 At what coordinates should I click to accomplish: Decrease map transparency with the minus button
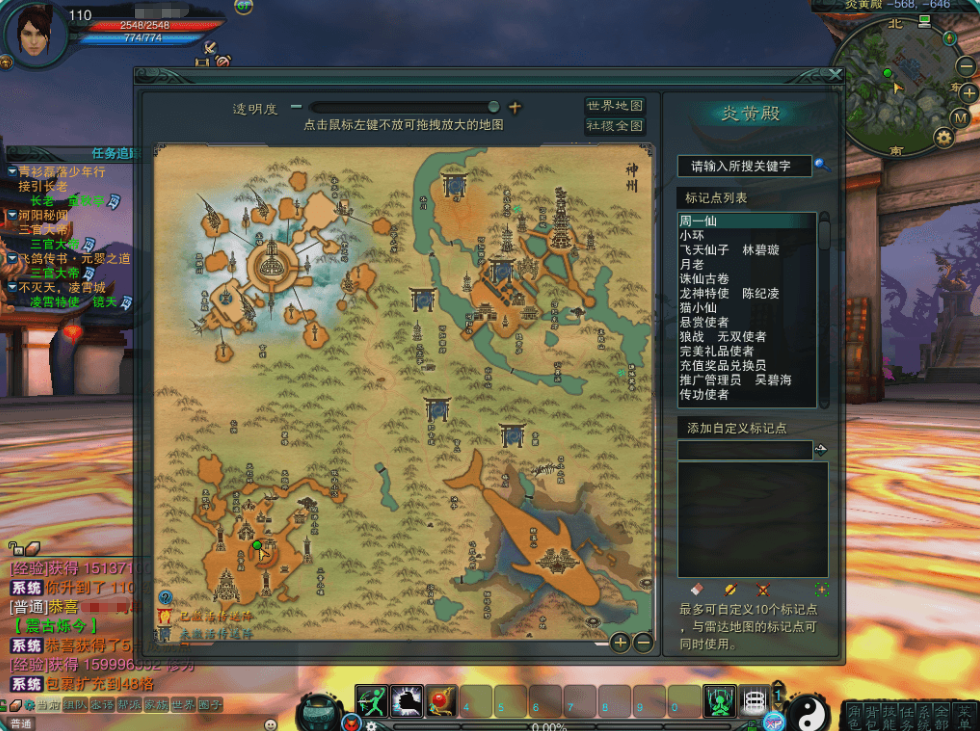tap(296, 107)
